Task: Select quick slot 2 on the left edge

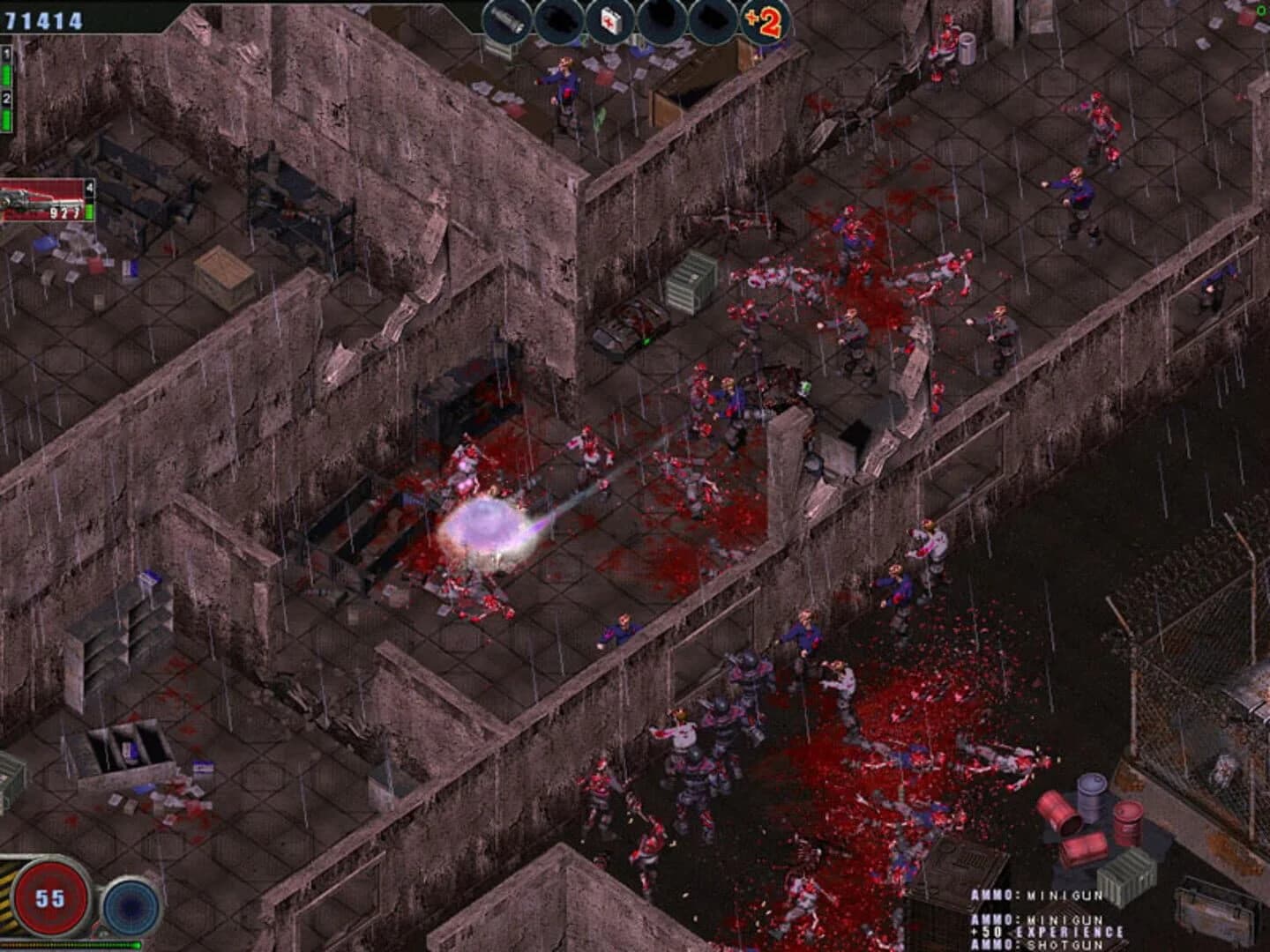Action: click(7, 97)
